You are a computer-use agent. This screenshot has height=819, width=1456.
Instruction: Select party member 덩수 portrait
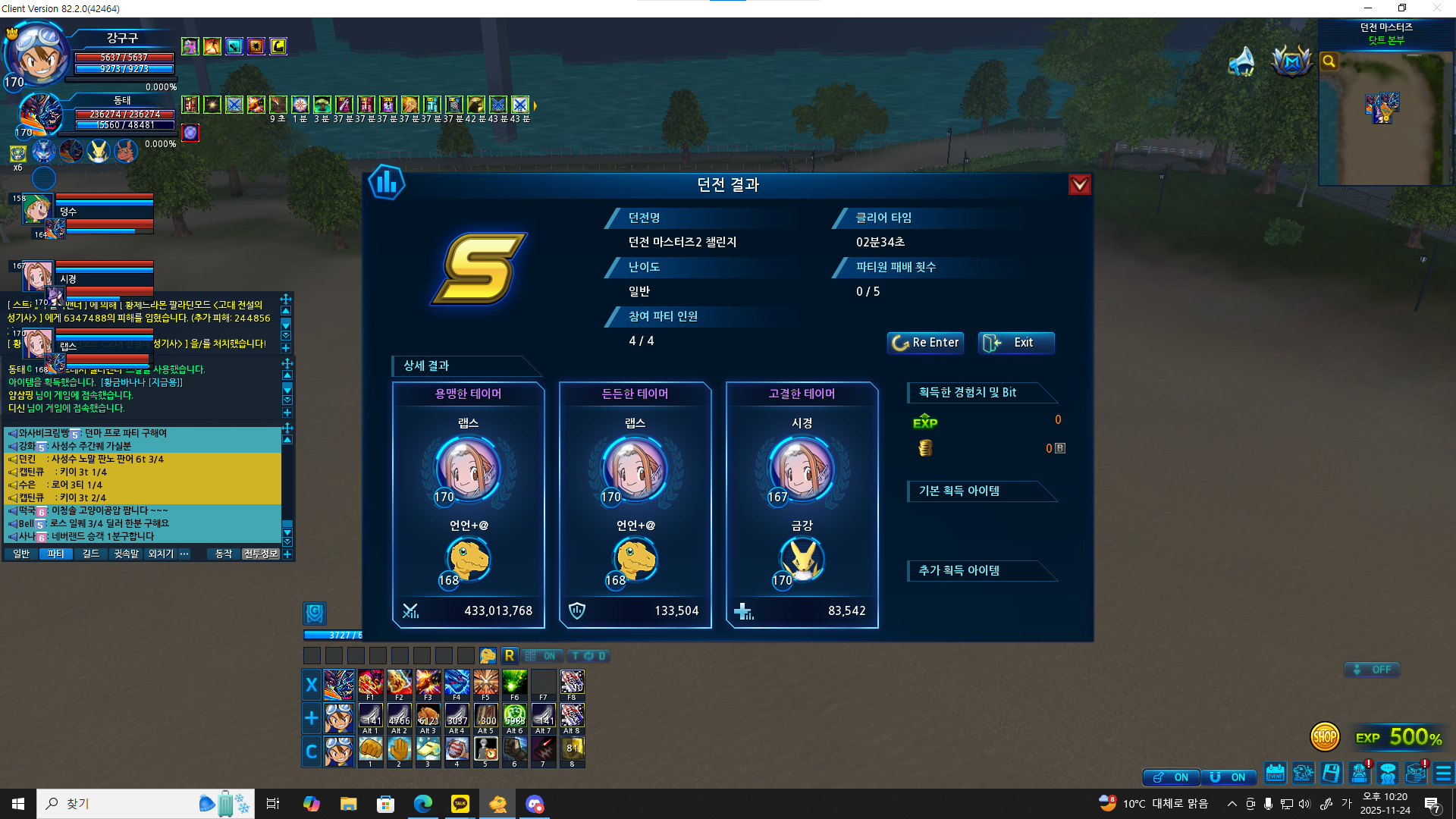tap(36, 209)
